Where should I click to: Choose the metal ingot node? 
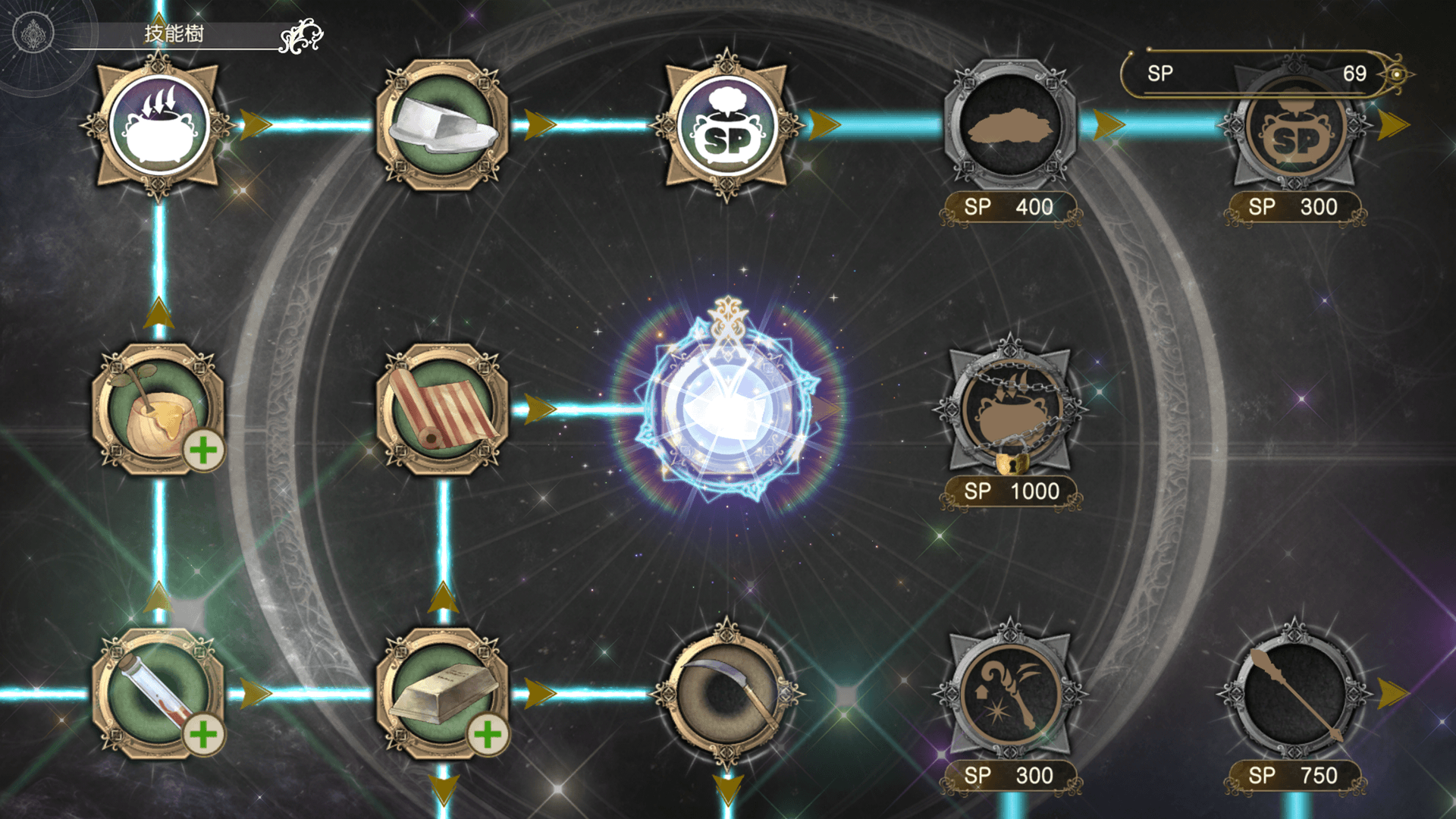click(442, 693)
